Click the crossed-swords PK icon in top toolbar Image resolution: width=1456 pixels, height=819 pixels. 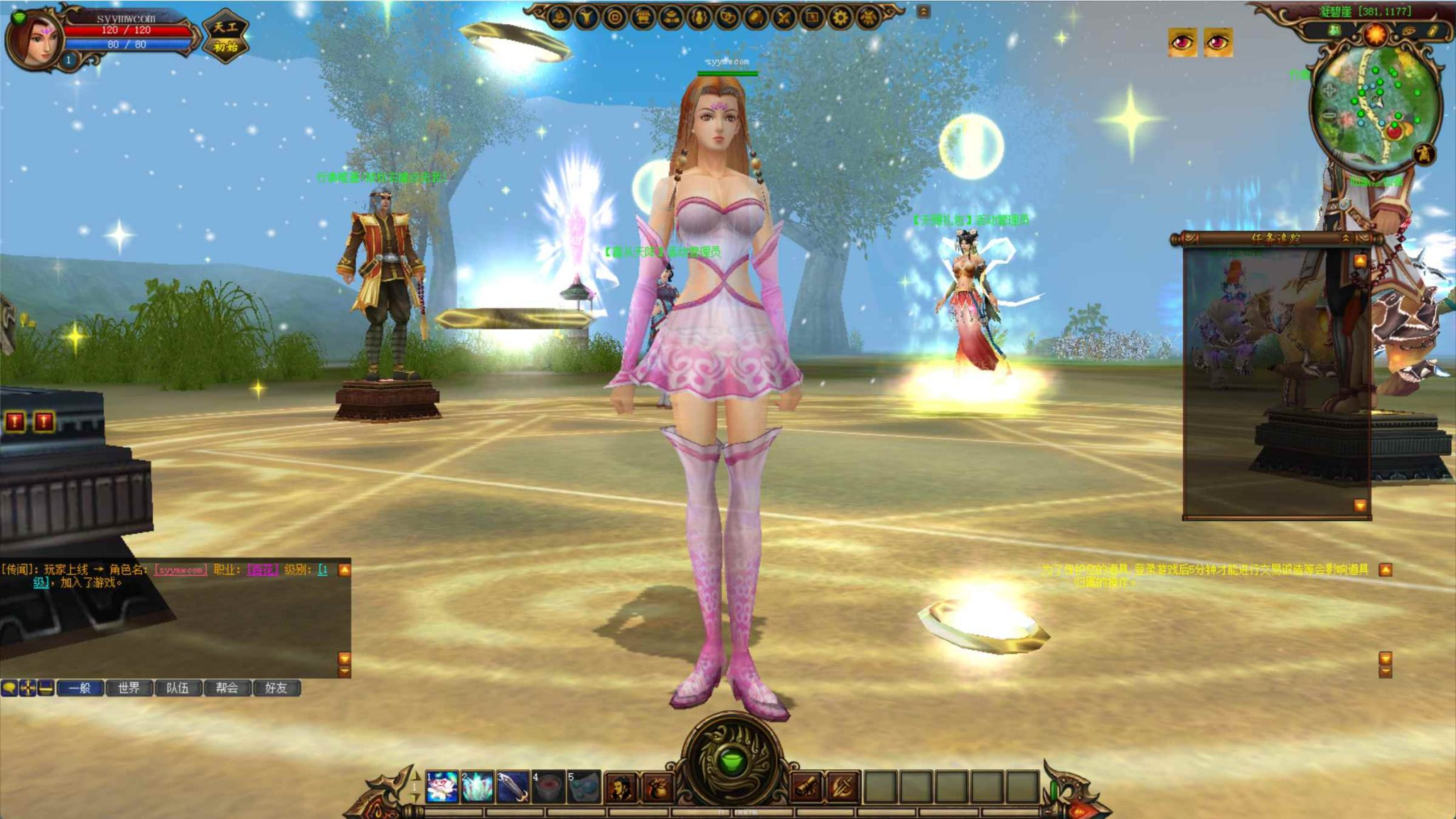[781, 16]
